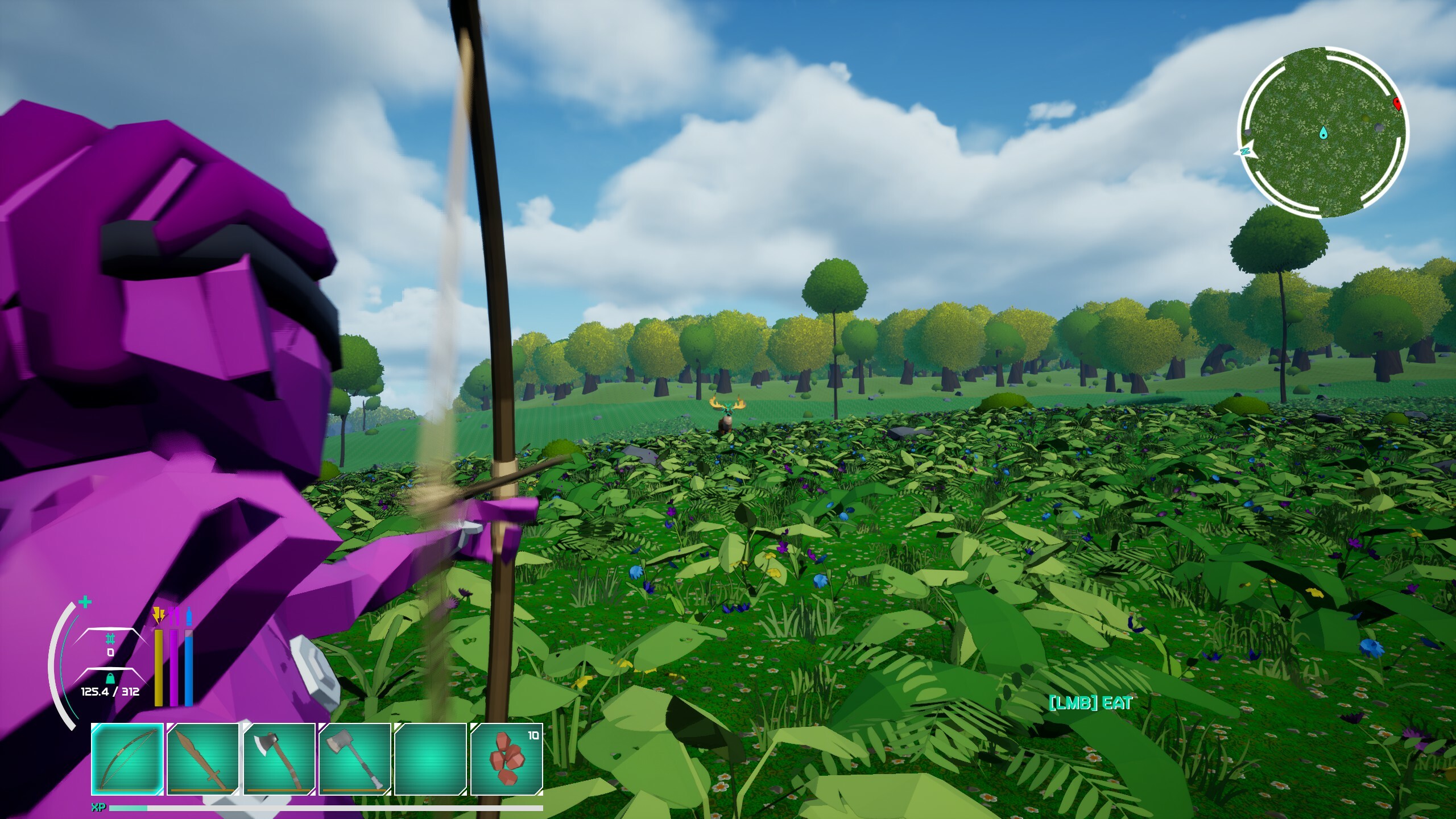The width and height of the screenshot is (1456, 819).
Task: Click the weight indicator reading 125.4 / 312
Action: tap(110, 691)
